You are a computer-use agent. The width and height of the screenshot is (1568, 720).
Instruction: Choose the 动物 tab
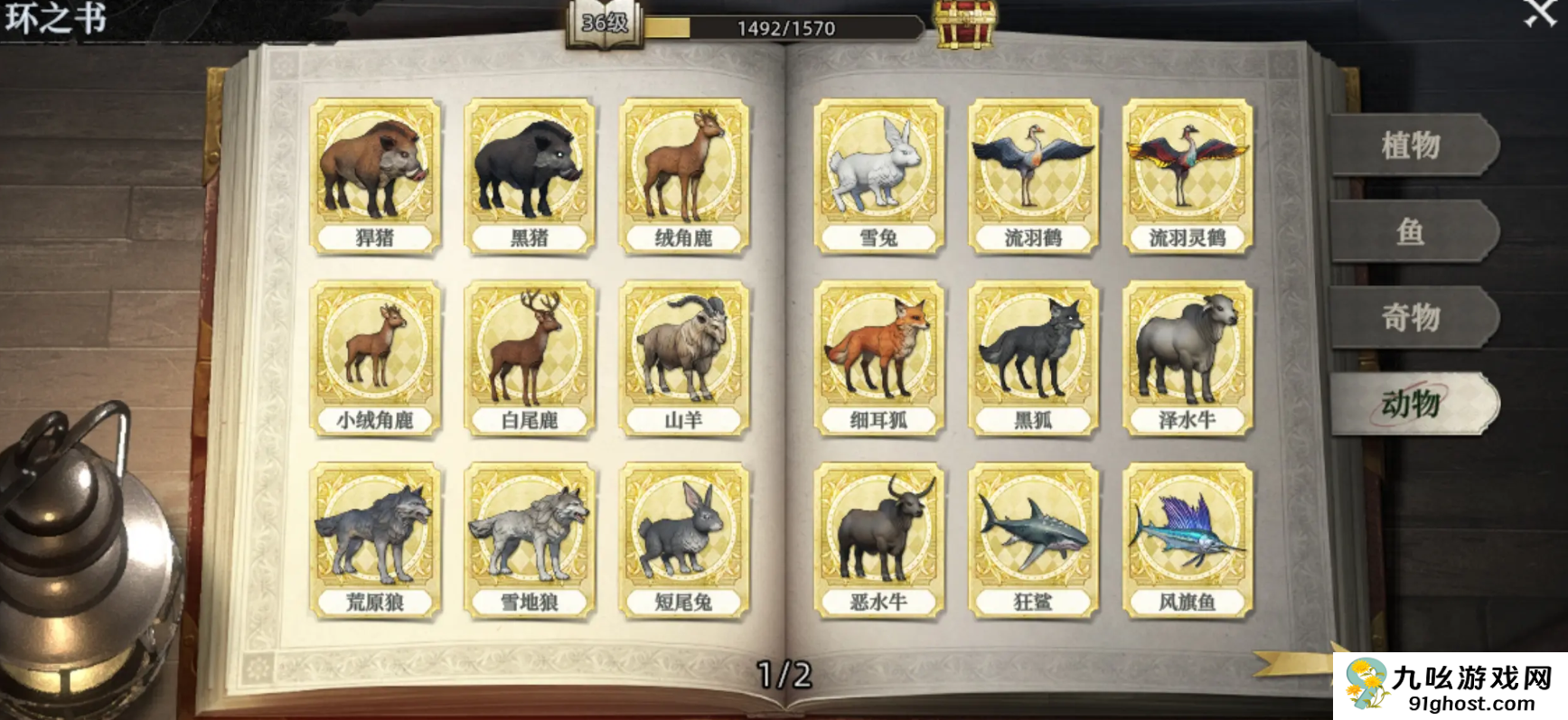click(1411, 403)
